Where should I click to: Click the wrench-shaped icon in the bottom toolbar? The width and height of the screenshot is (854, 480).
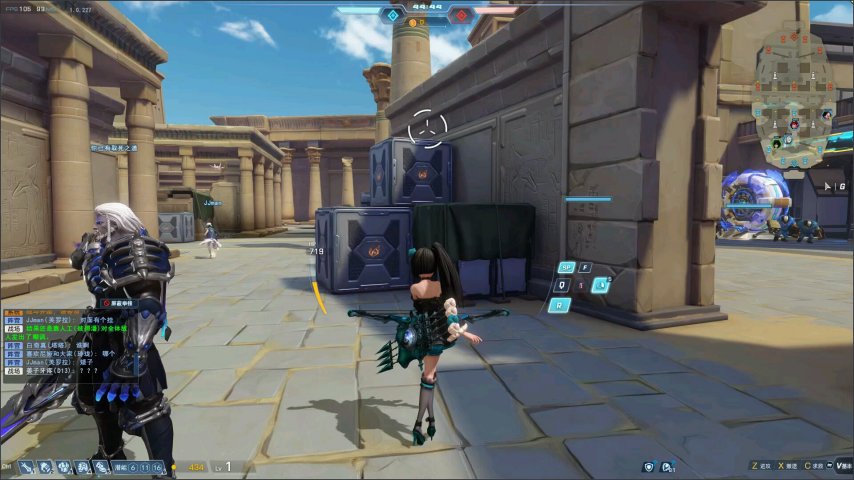point(24,467)
